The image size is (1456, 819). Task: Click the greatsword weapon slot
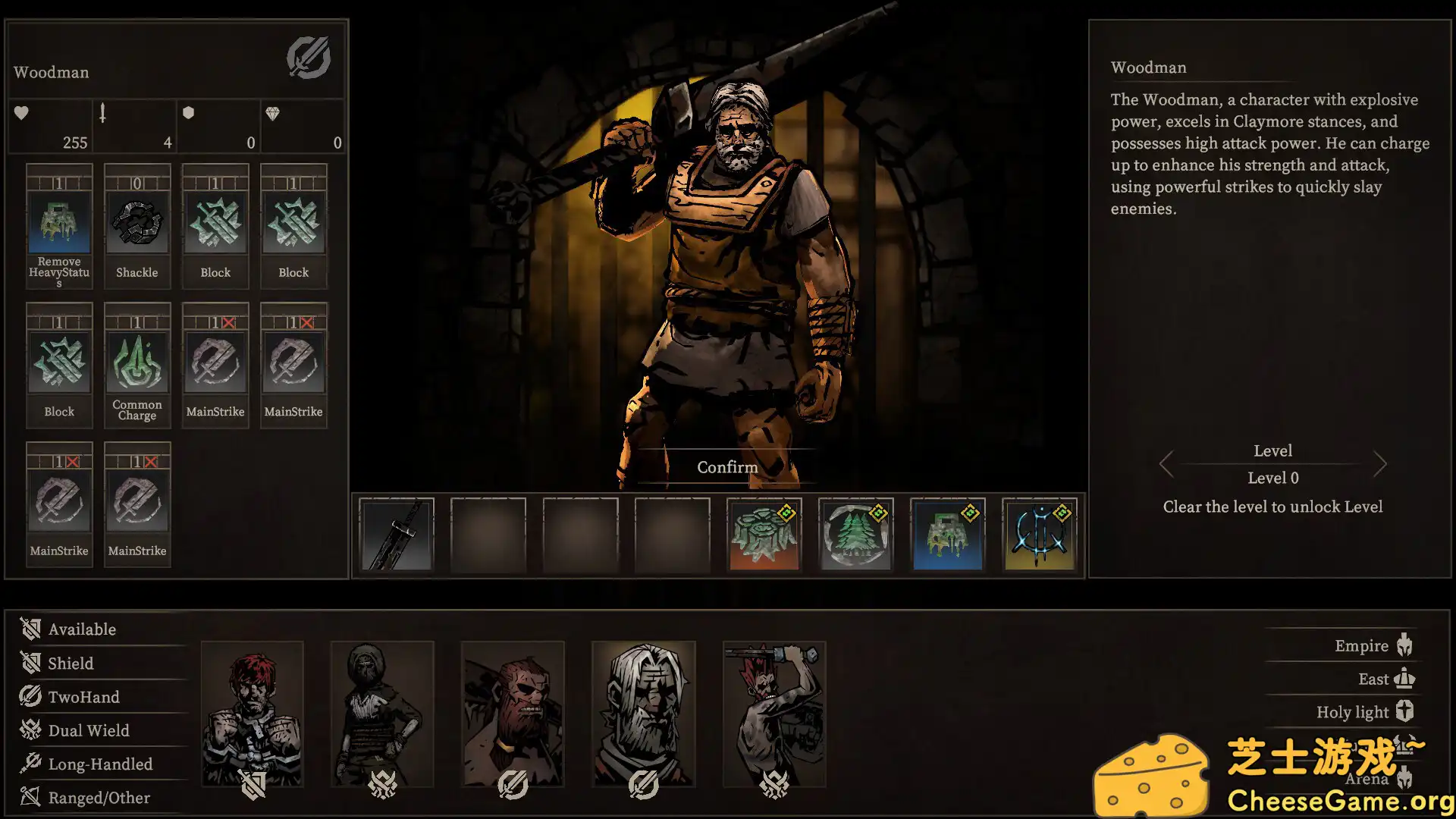pos(397,535)
